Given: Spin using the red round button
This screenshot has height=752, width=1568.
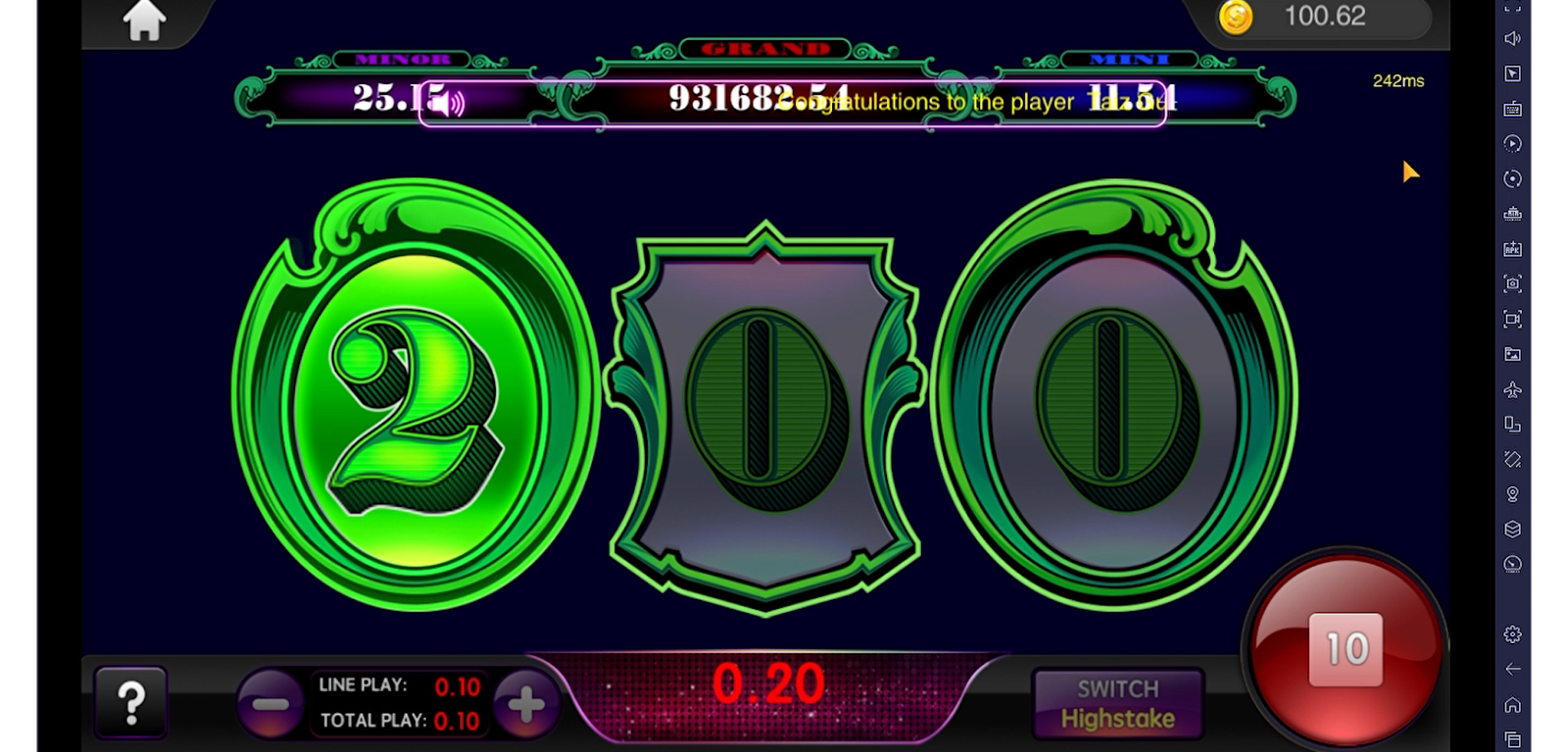Looking at the screenshot, I should [x=1345, y=649].
